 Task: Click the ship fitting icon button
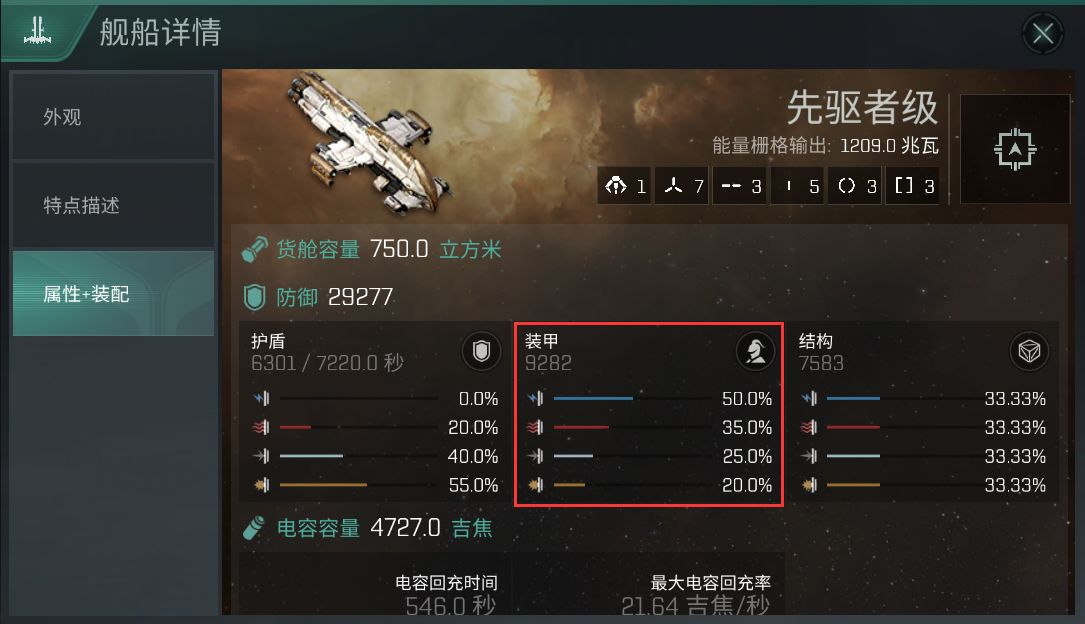pos(1015,149)
